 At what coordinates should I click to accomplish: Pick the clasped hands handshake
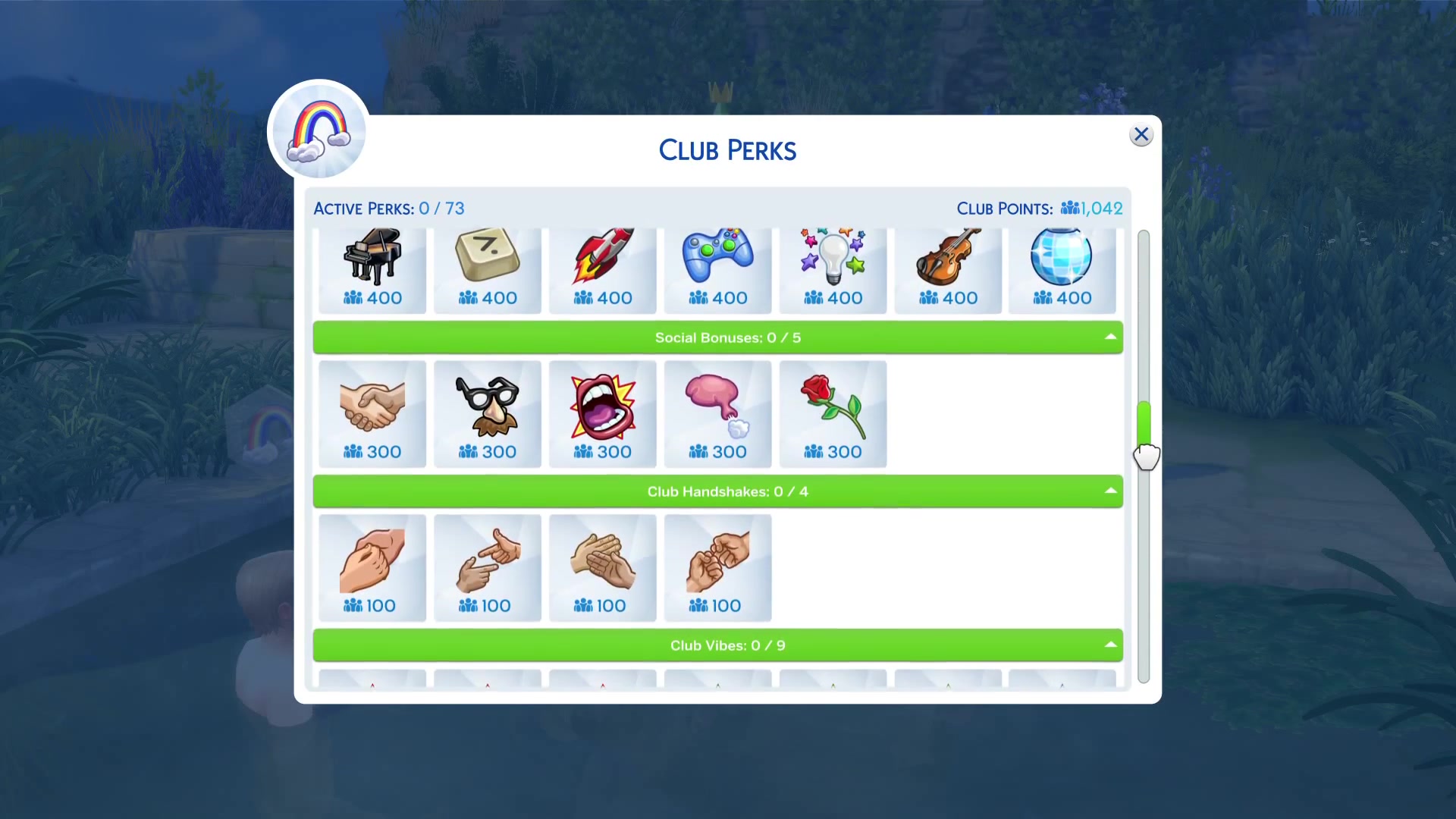tap(372, 568)
